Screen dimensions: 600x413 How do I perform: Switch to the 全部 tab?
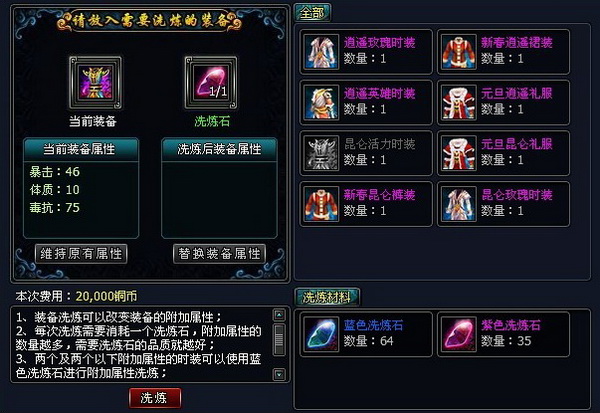[x=313, y=12]
